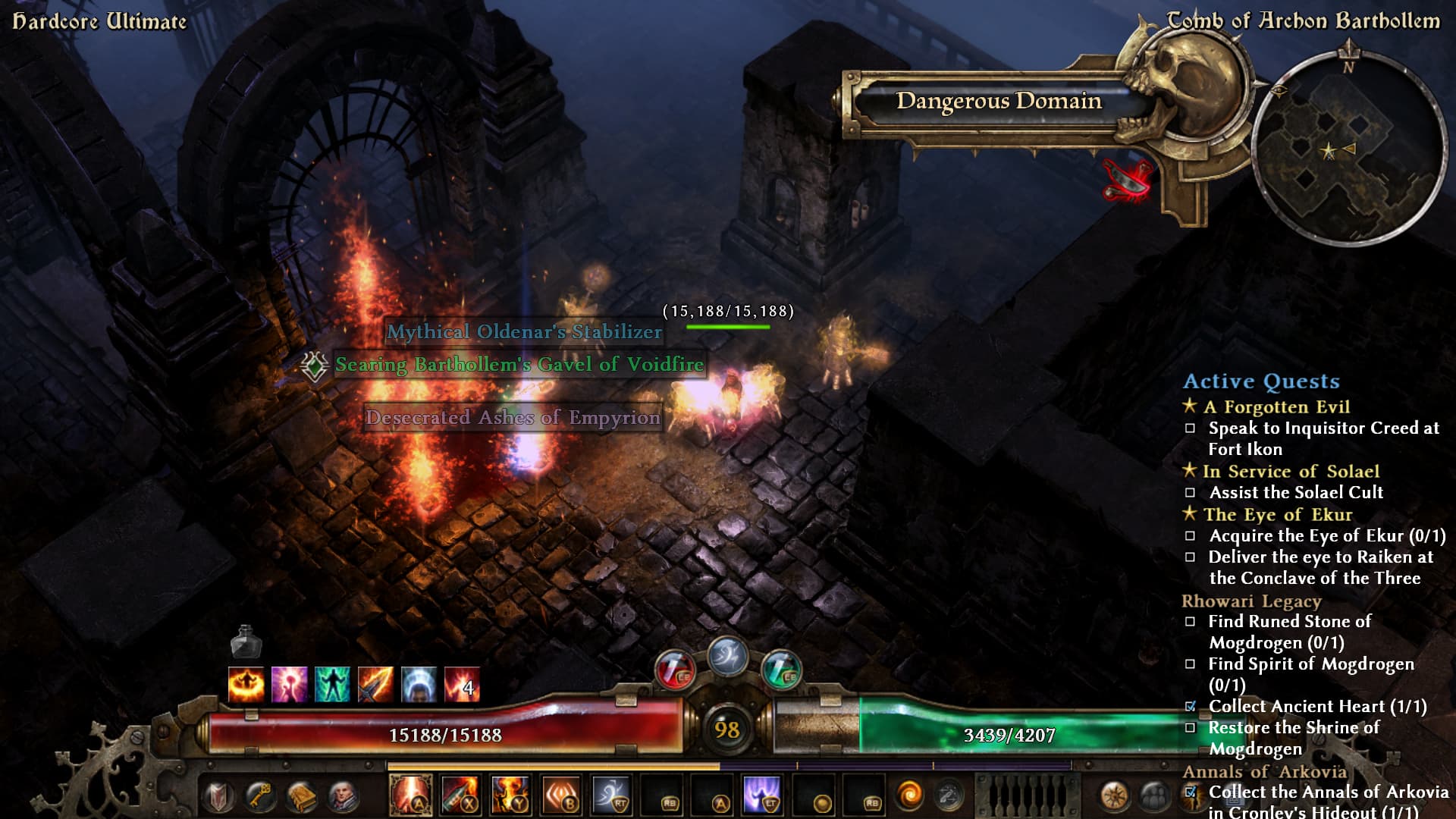This screenshot has width=1456, height=819.
Task: Open the quest journal book icon
Action: [x=301, y=797]
